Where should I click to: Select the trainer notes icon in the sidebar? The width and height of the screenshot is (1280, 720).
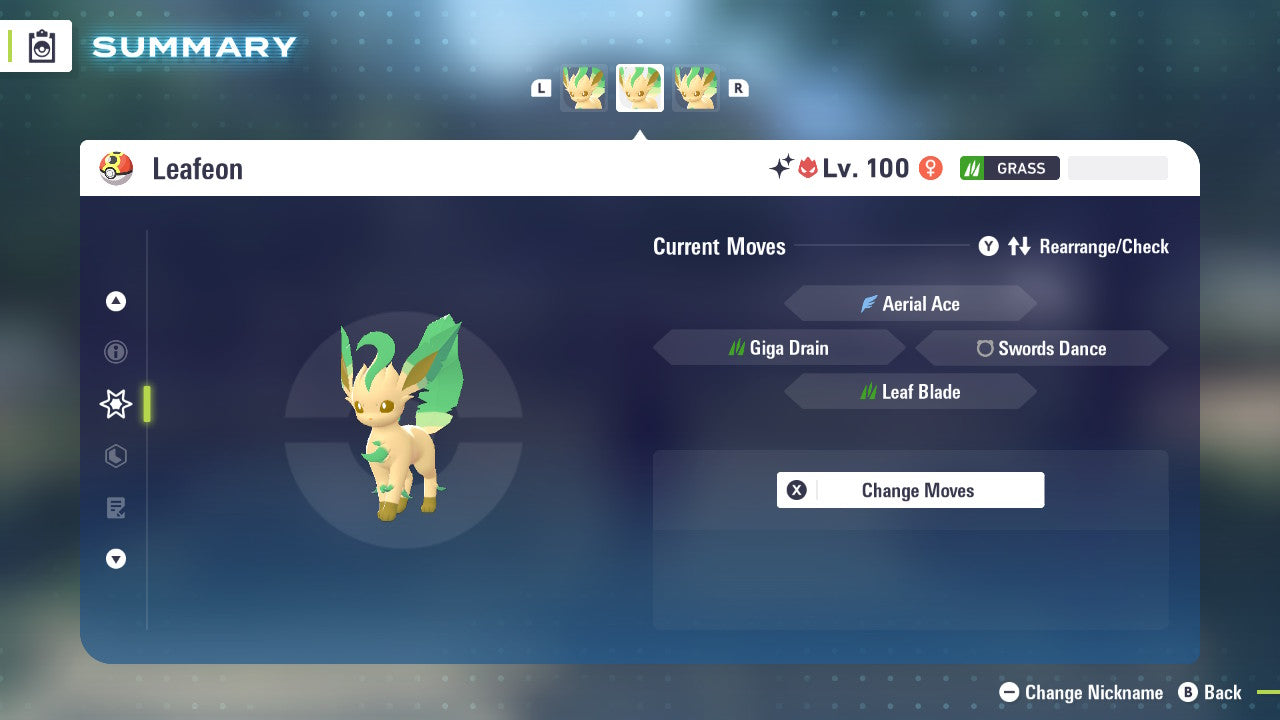point(116,508)
